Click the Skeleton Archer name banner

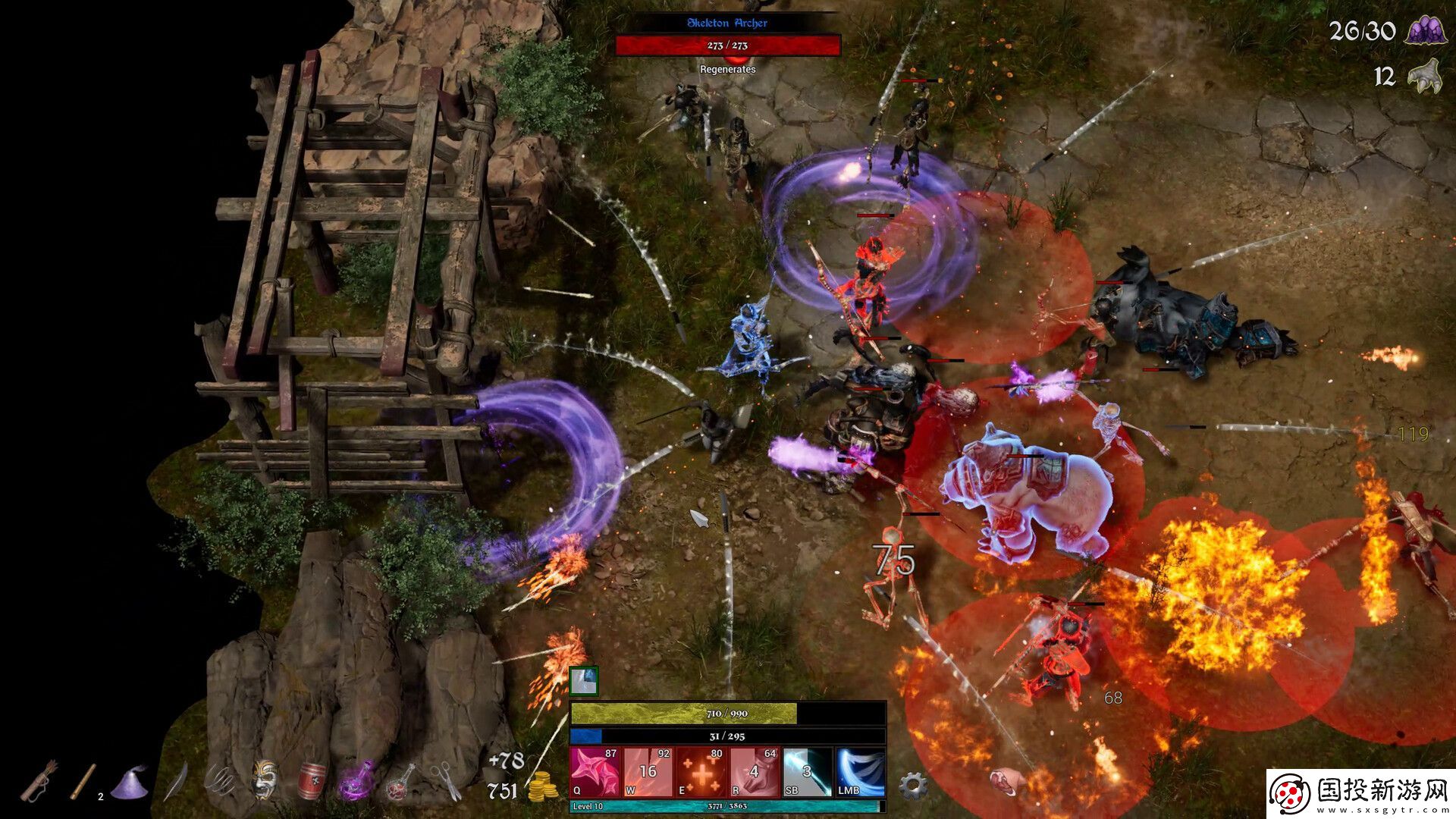[728, 24]
